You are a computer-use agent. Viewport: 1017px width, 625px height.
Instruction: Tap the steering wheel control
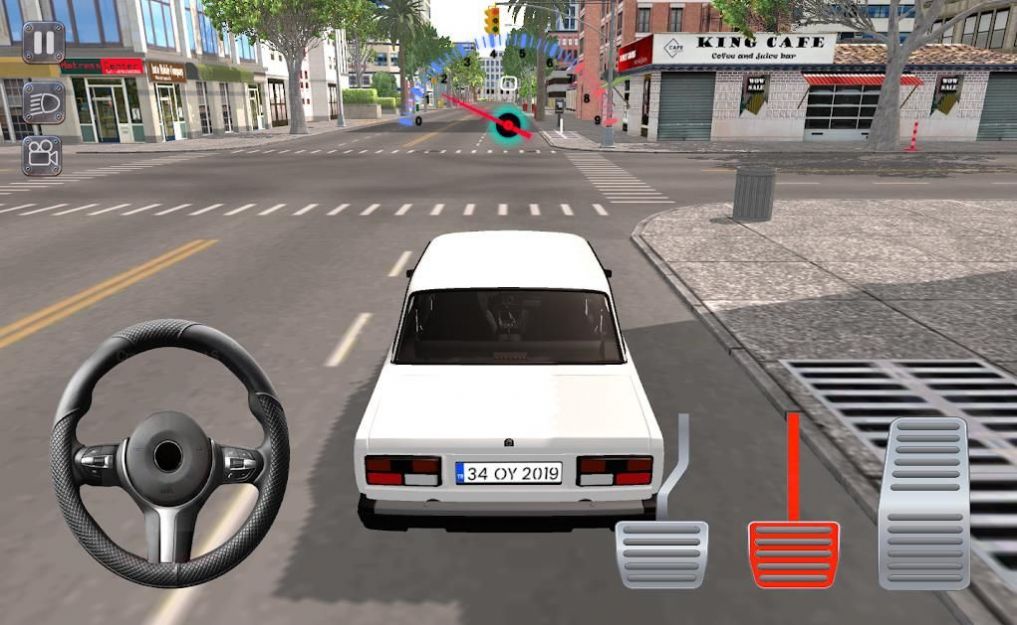168,455
